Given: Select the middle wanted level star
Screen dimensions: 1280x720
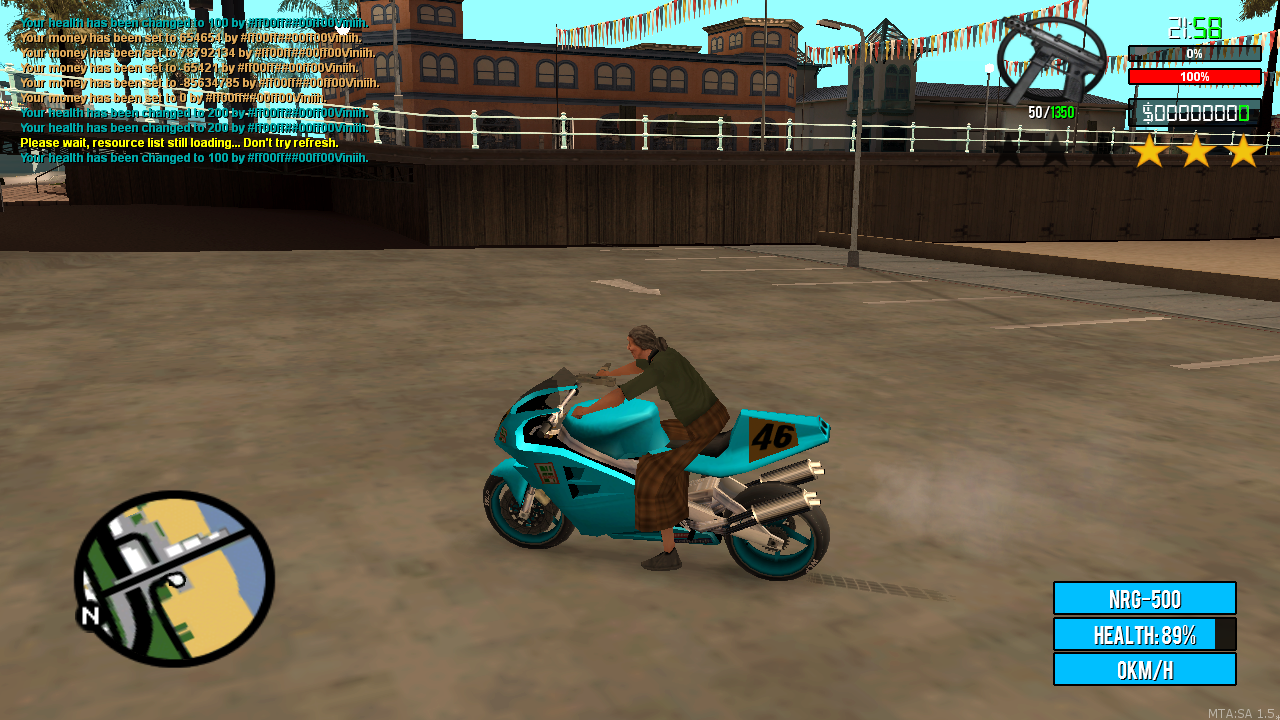Looking at the screenshot, I should point(1195,152).
